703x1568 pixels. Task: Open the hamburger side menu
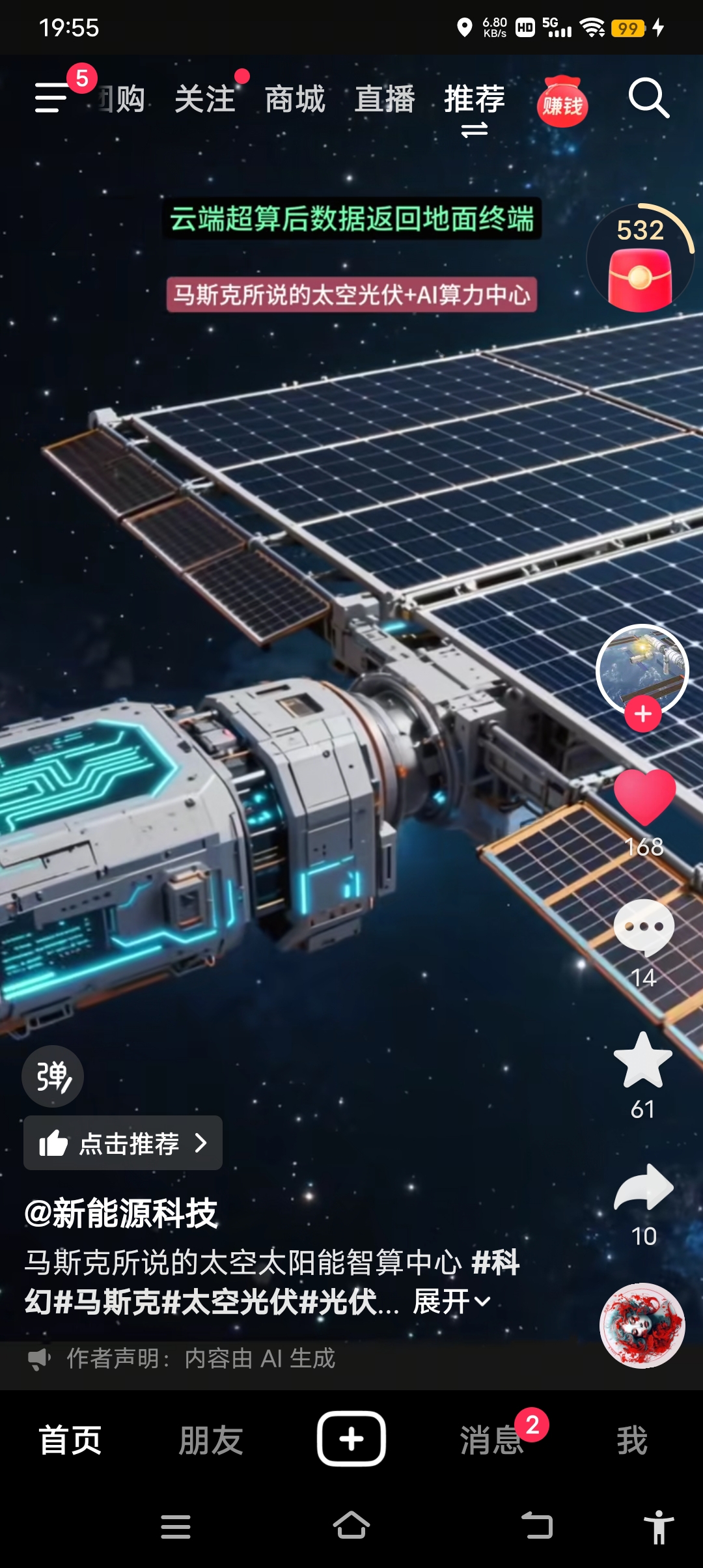pyautogui.click(x=52, y=98)
